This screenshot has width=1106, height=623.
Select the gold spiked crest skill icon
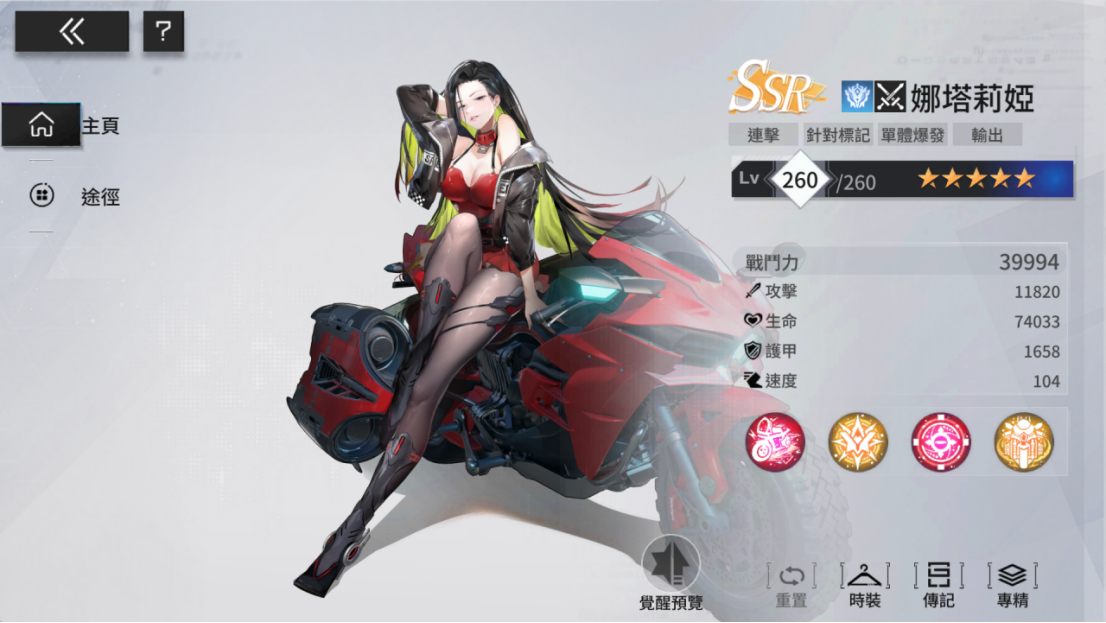tap(858, 442)
